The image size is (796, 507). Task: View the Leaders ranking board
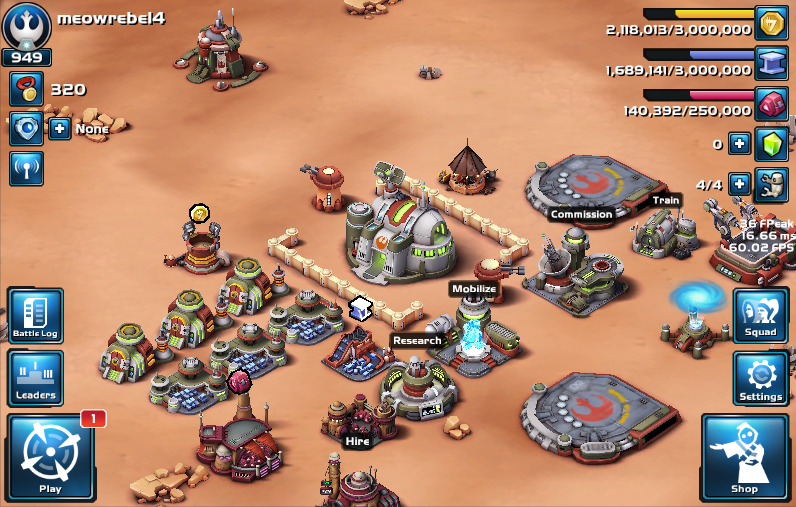[x=35, y=378]
